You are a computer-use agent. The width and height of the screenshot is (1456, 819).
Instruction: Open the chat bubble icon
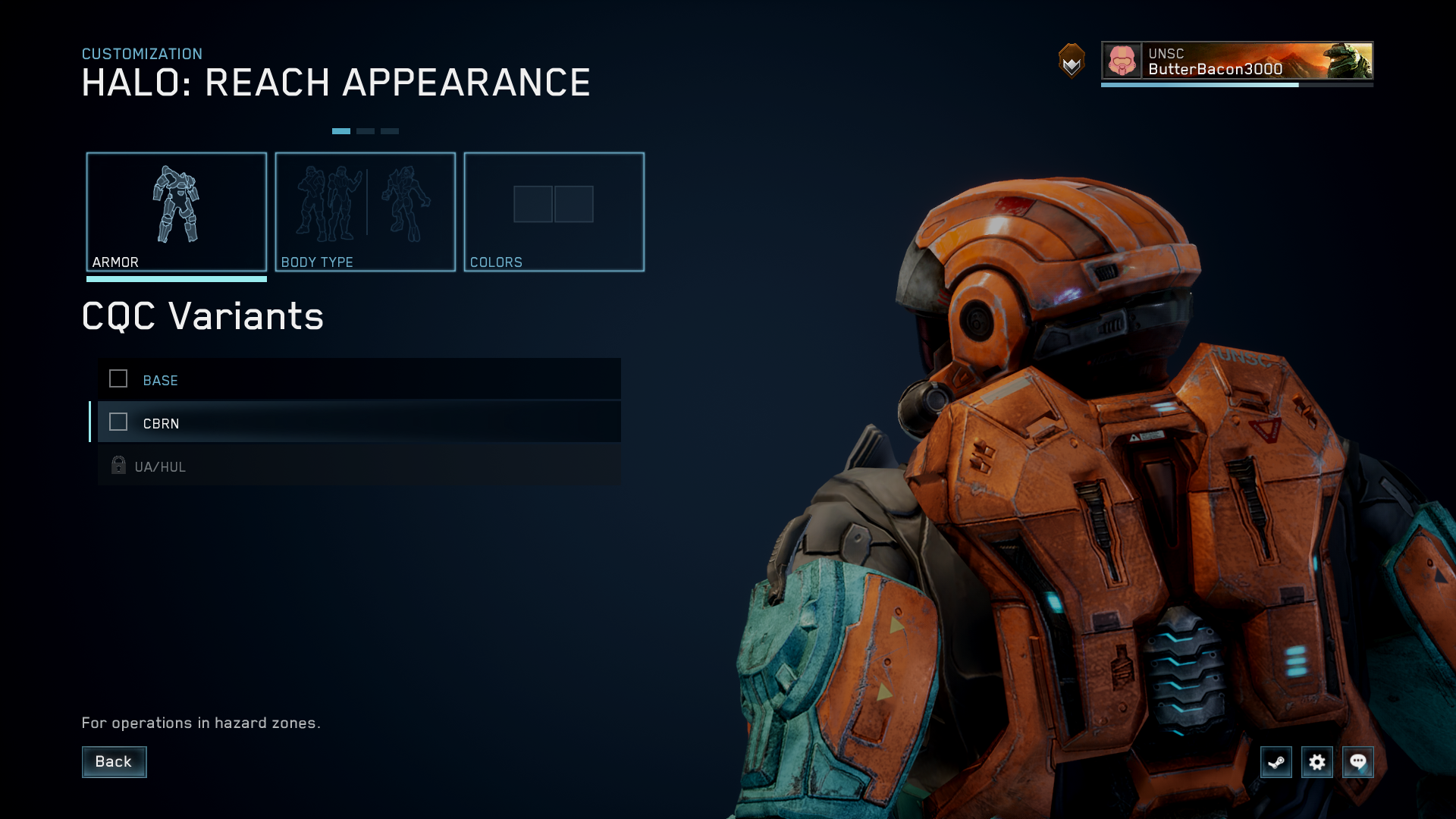click(x=1358, y=762)
